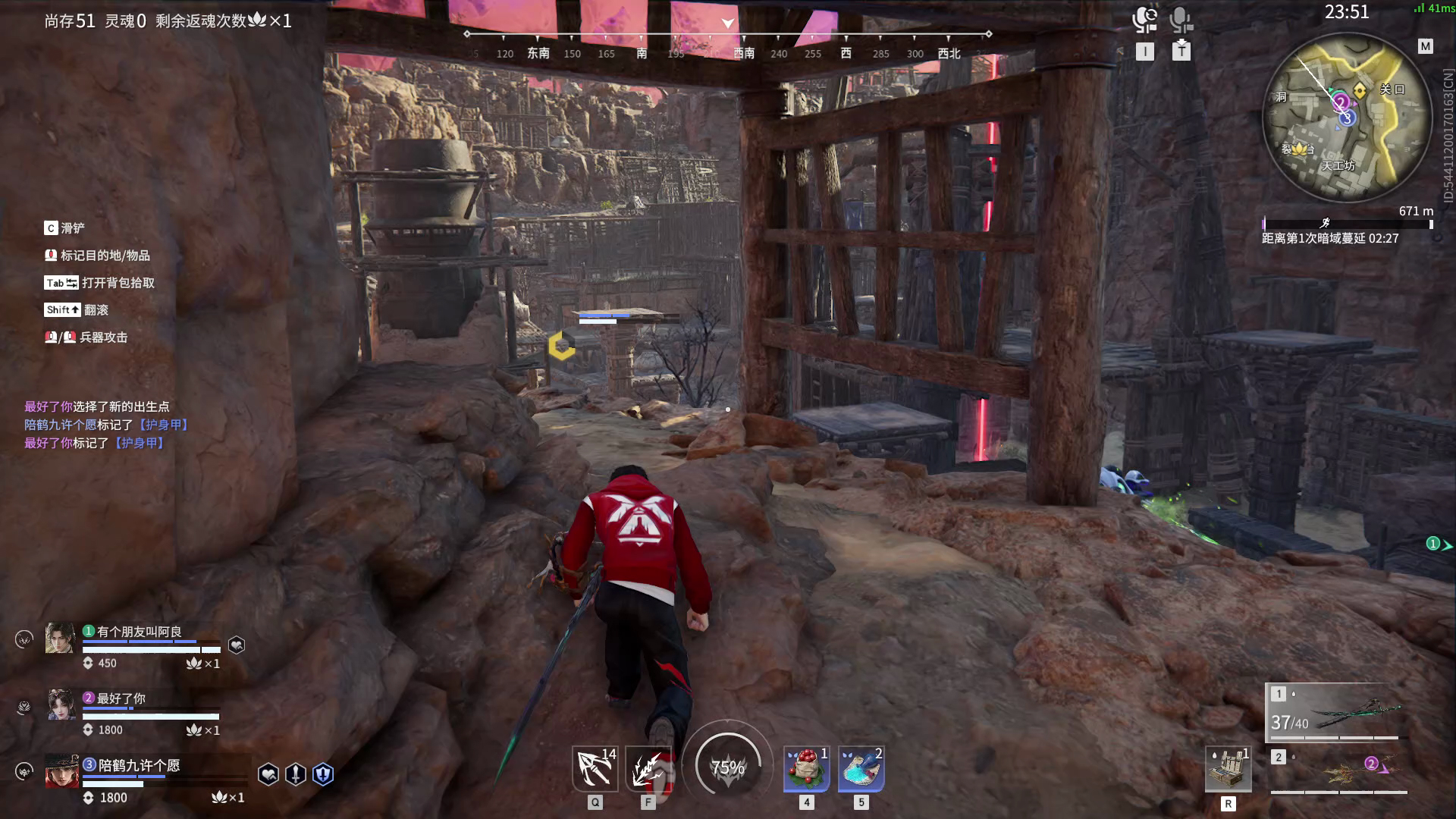Viewport: 1456px width, 819px height.
Task: Trigger the lightning strike skill icon
Action: [648, 768]
